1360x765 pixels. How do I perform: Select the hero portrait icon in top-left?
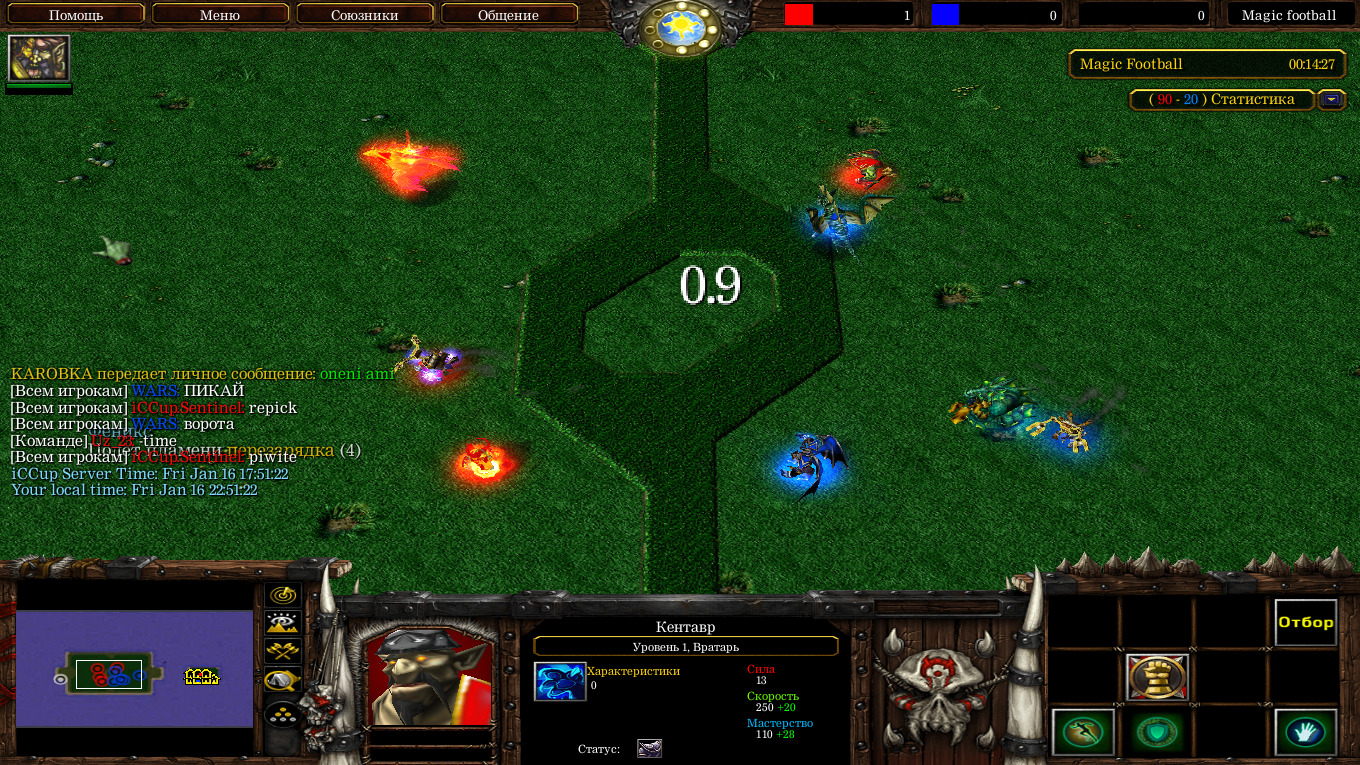39,58
